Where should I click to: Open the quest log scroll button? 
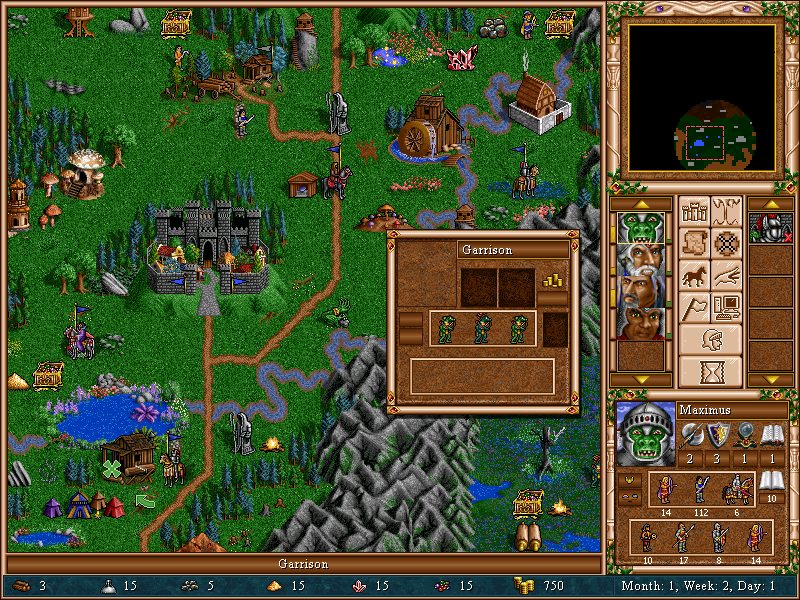(694, 242)
